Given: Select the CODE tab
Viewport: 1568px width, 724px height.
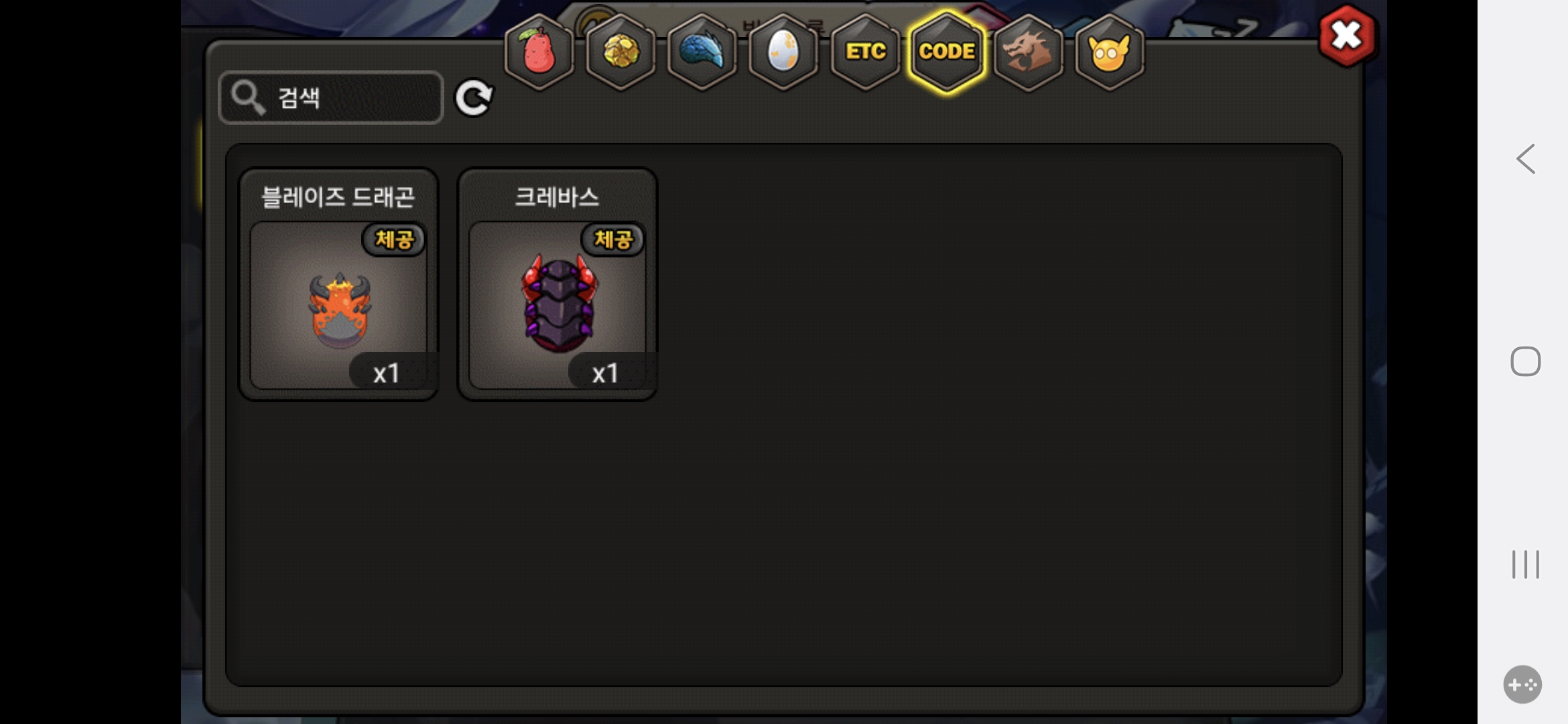Looking at the screenshot, I should coord(947,52).
